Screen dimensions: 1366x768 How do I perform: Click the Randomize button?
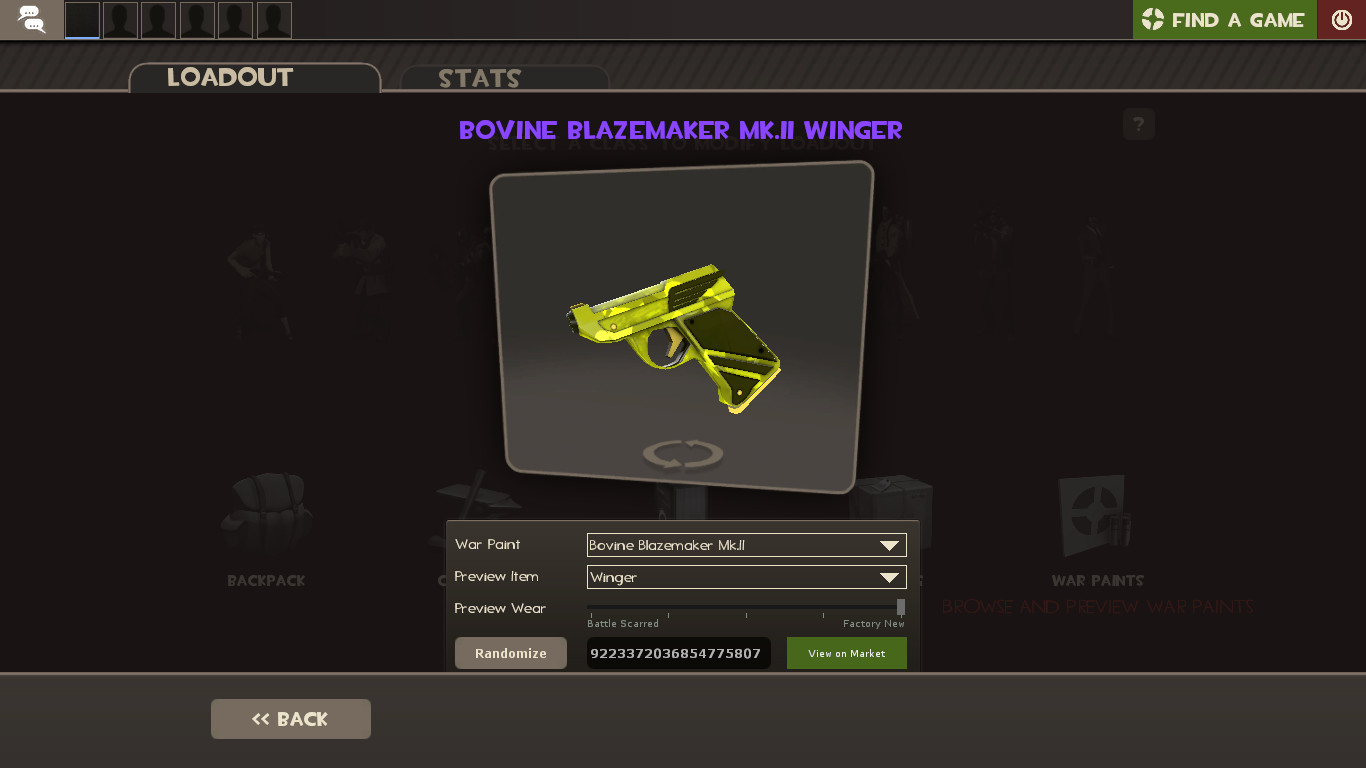point(510,653)
